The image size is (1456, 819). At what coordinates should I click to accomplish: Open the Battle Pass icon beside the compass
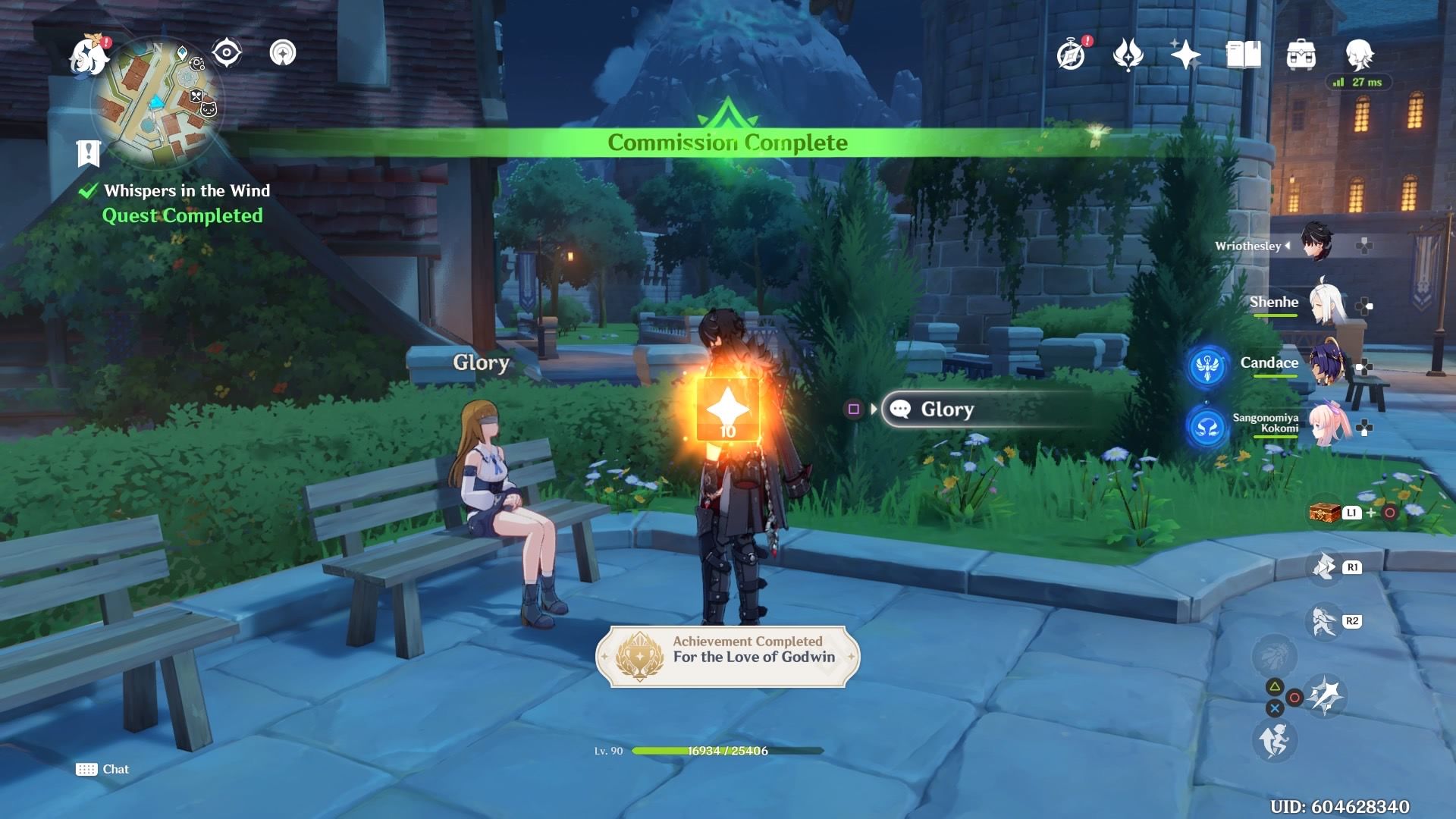click(x=1128, y=55)
